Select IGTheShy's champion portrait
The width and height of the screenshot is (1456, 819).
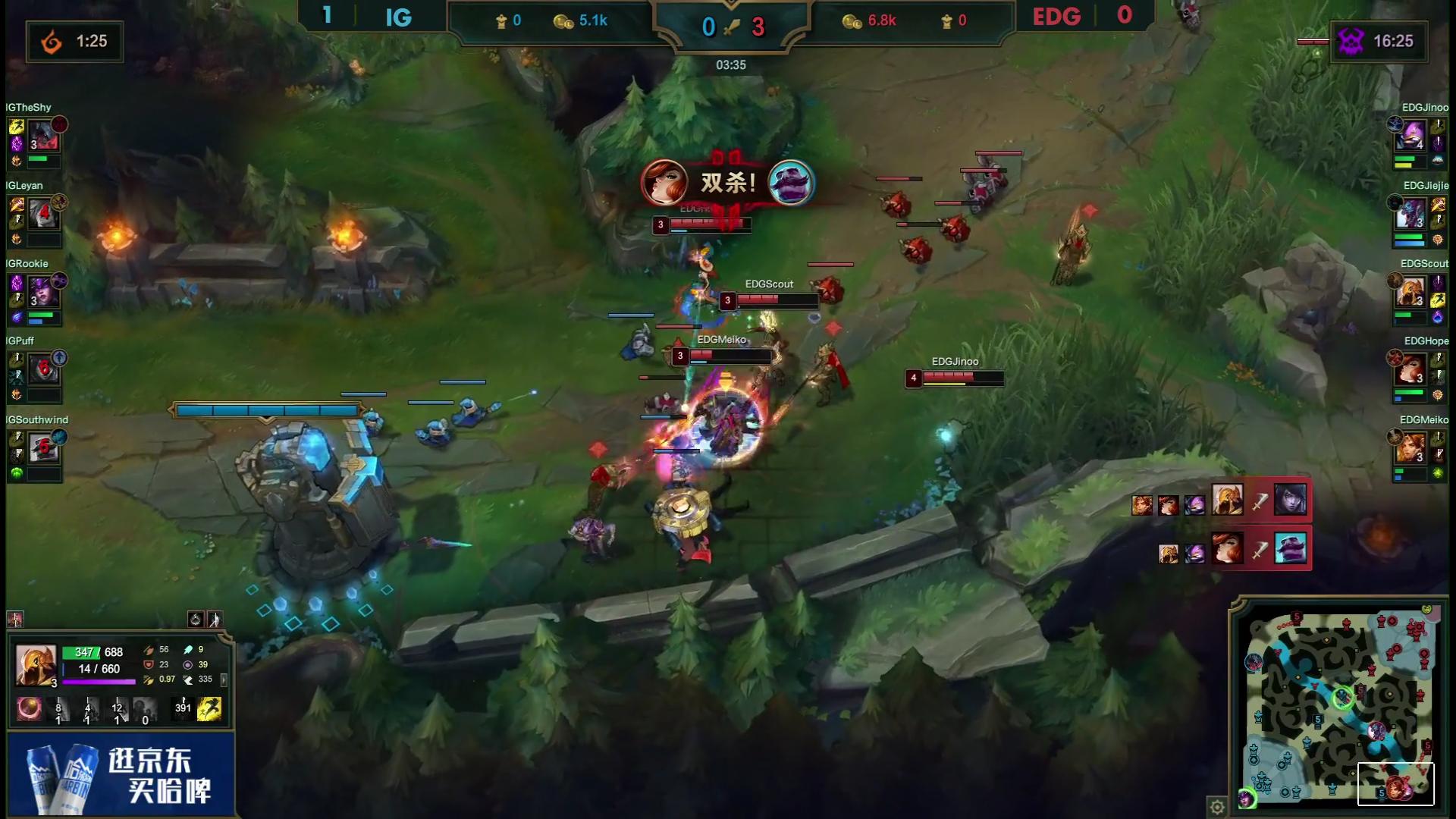(44, 136)
